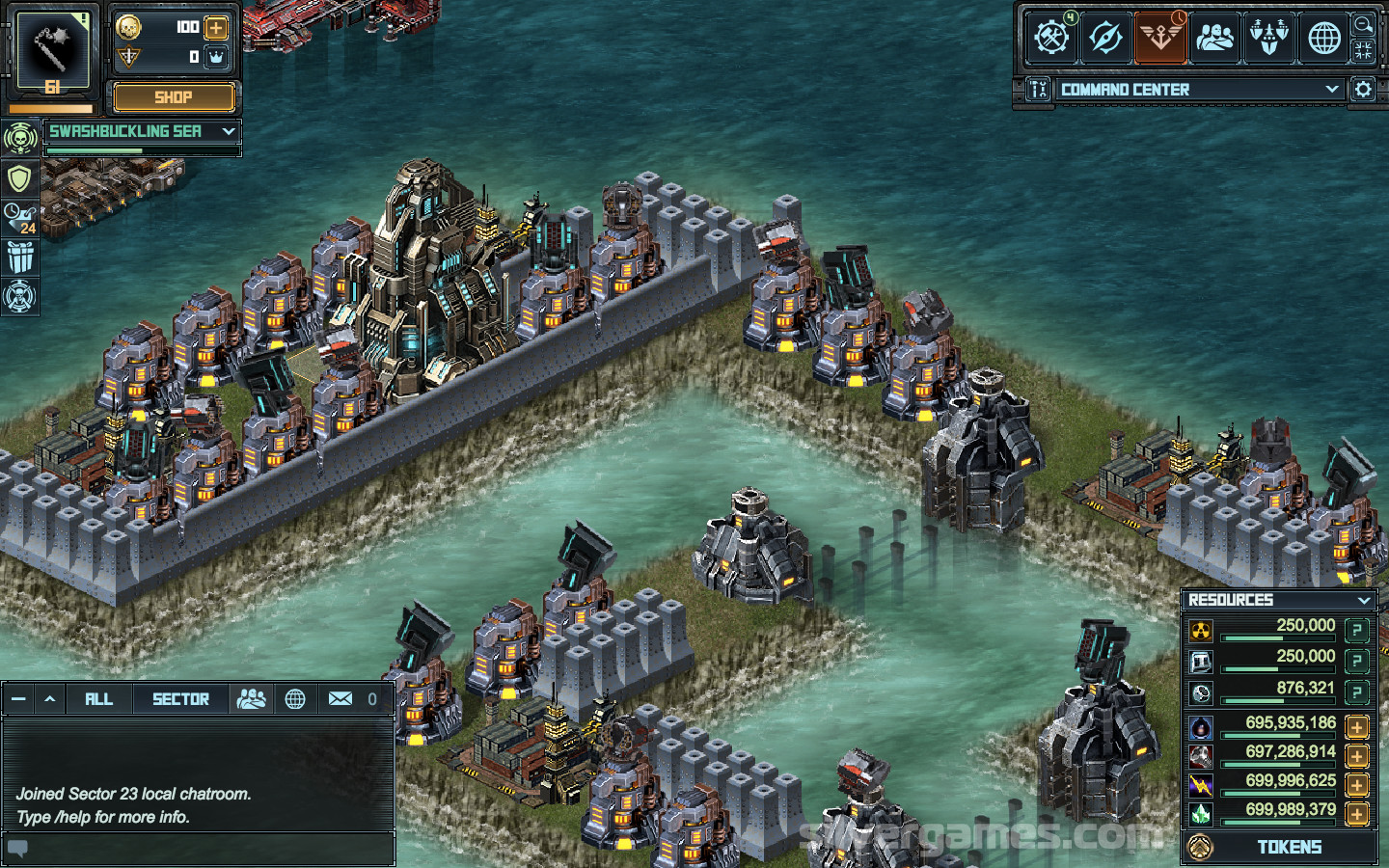
Task: Open the world map globe
Action: (x=1324, y=38)
